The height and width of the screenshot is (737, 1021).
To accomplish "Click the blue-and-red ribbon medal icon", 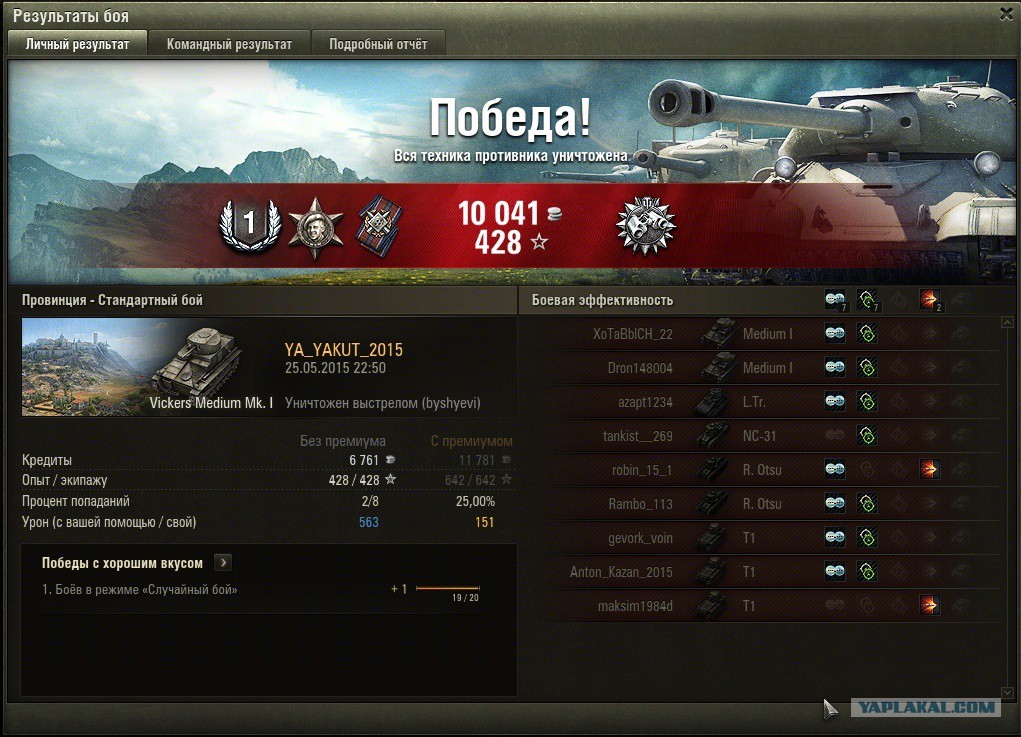I will (377, 225).
